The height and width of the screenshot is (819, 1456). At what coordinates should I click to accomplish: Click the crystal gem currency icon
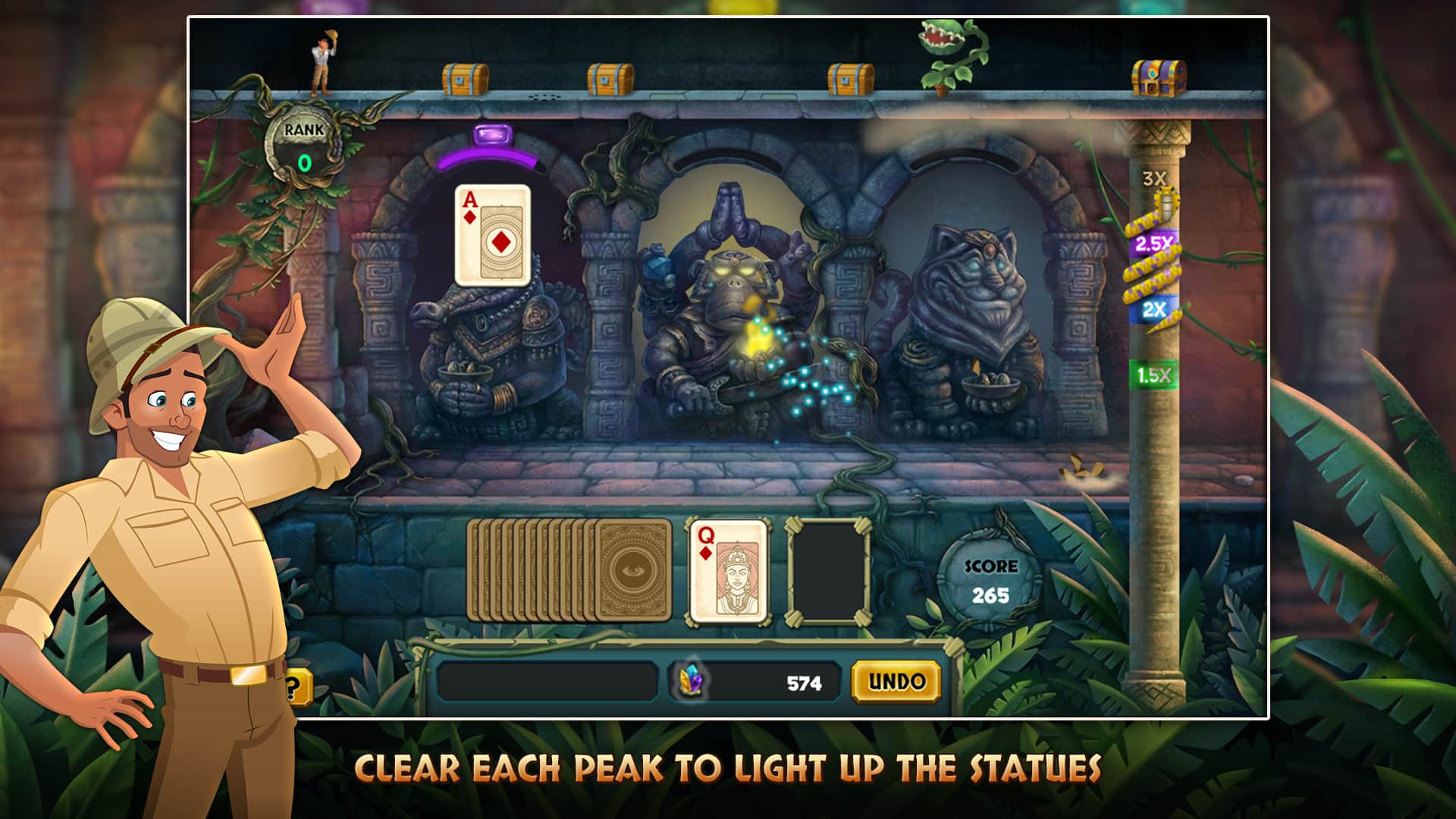tap(690, 681)
